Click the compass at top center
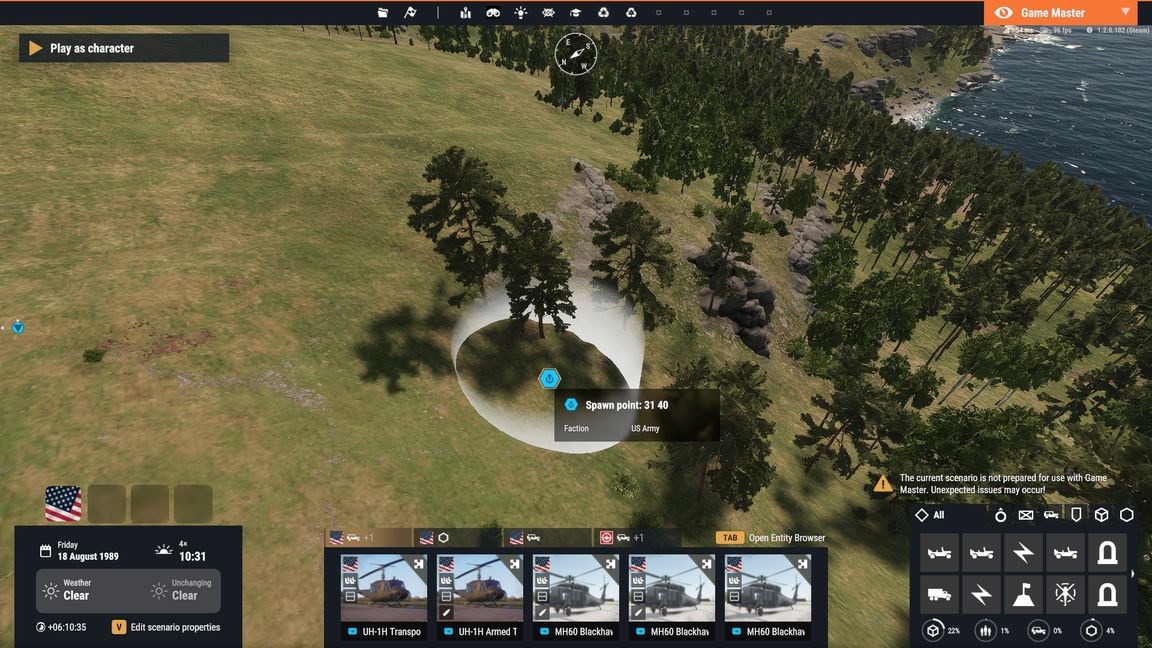The image size is (1152, 648). 576,53
